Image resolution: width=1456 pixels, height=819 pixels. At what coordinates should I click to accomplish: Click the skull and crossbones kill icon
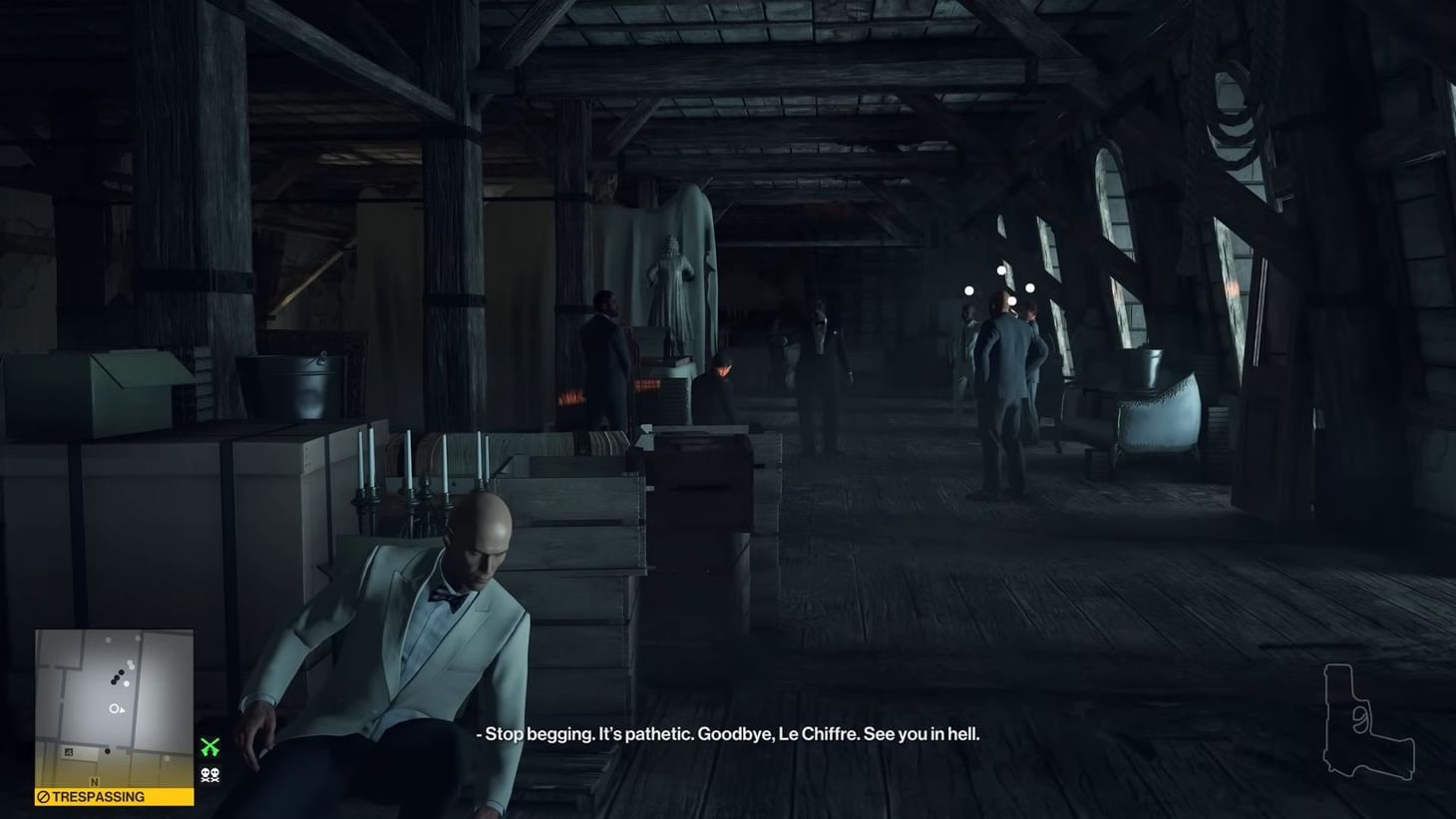coord(209,775)
